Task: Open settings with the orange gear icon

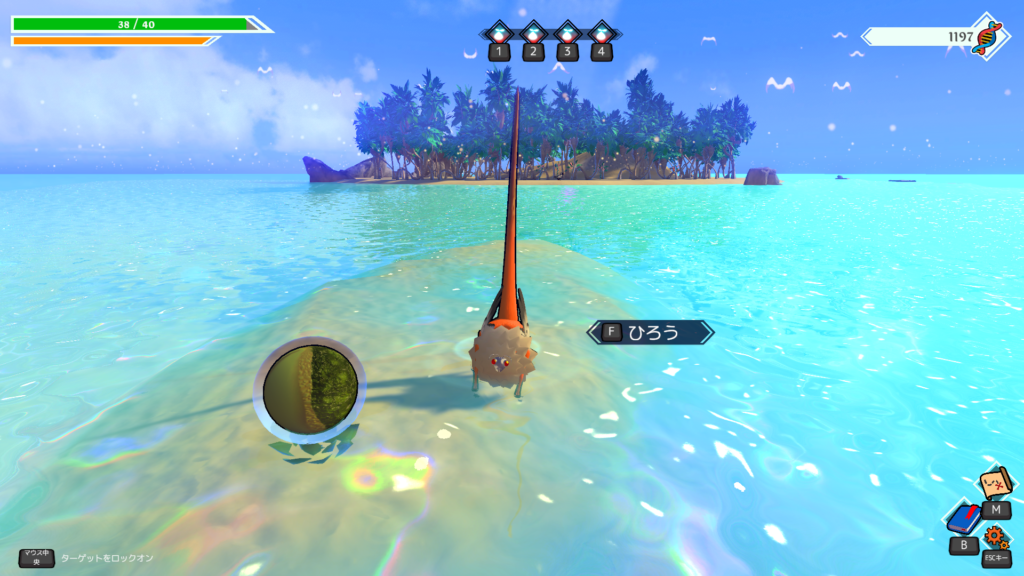Action: pyautogui.click(x=996, y=537)
